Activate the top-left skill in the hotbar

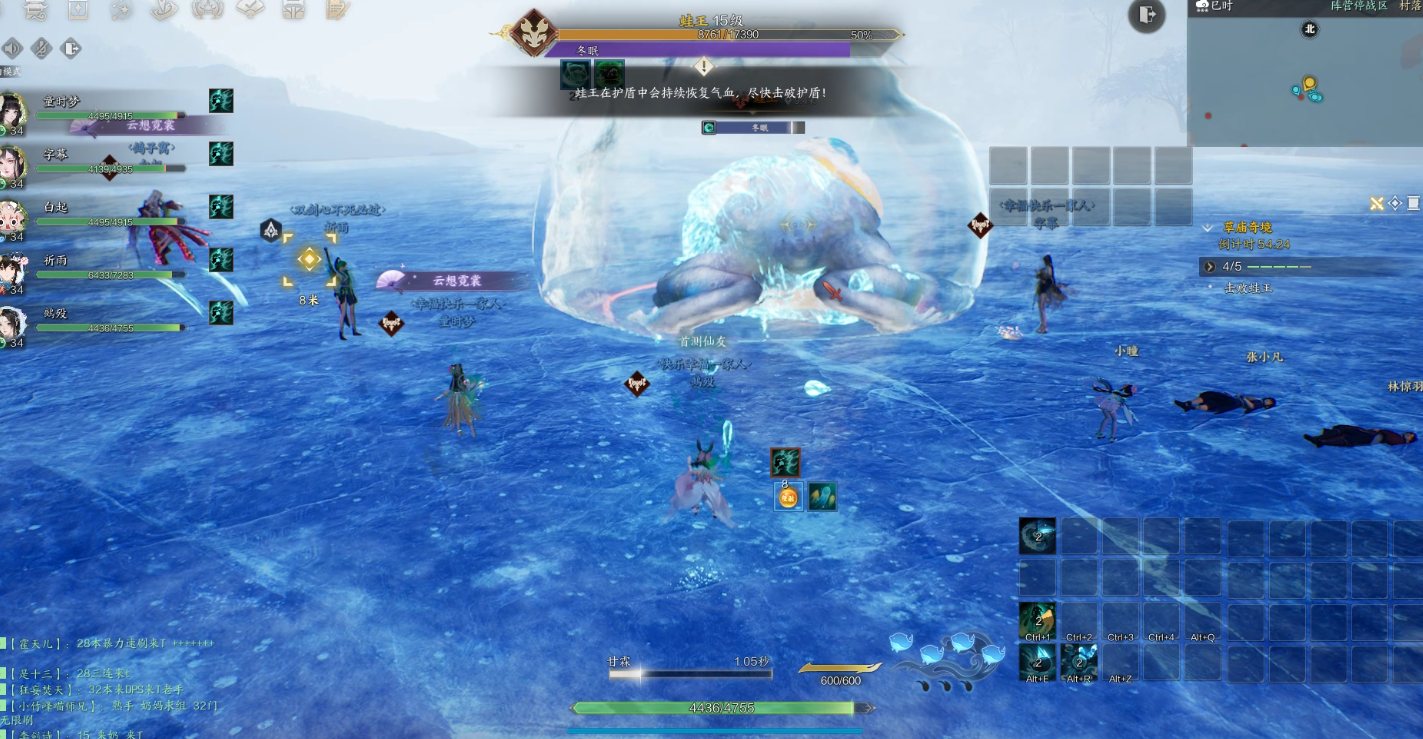point(1037,536)
